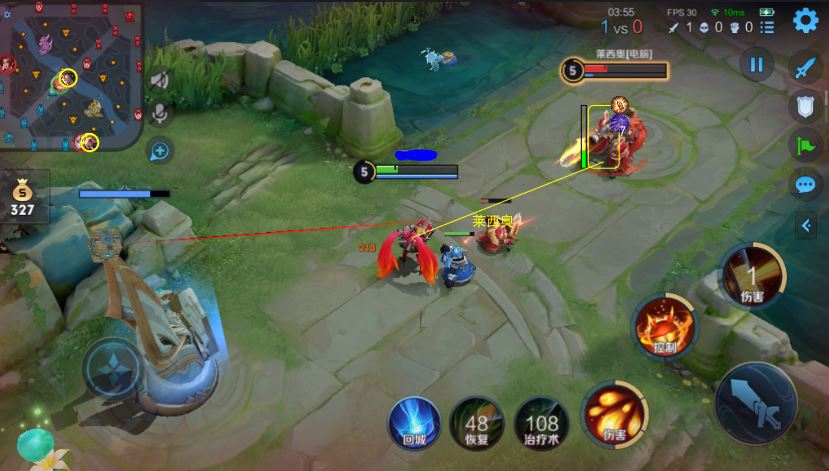Viewport: 829px width, 471px height.
Task: Cast the 控制 control skill
Action: click(x=664, y=327)
